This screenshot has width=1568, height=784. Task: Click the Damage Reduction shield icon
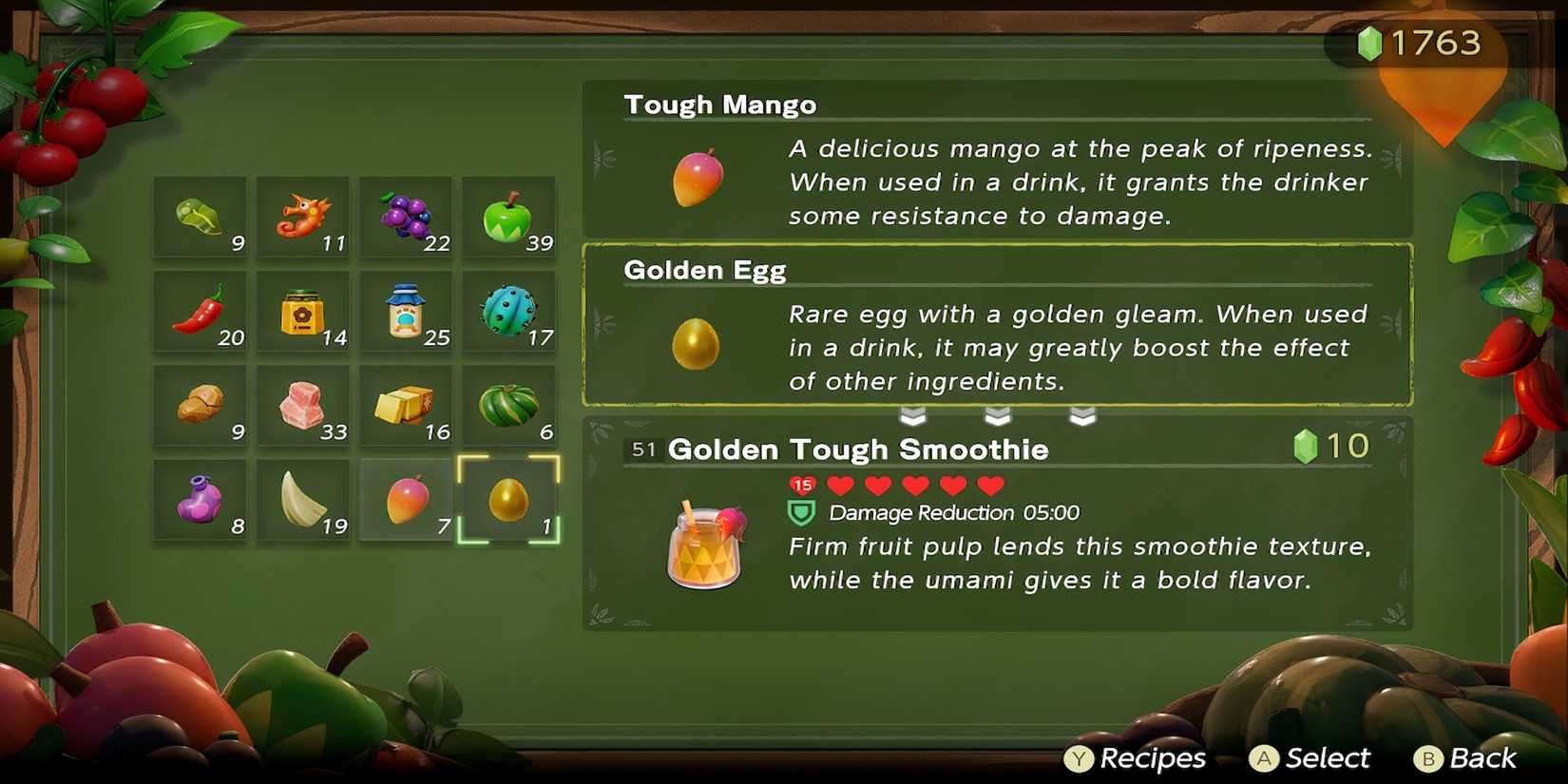[801, 512]
